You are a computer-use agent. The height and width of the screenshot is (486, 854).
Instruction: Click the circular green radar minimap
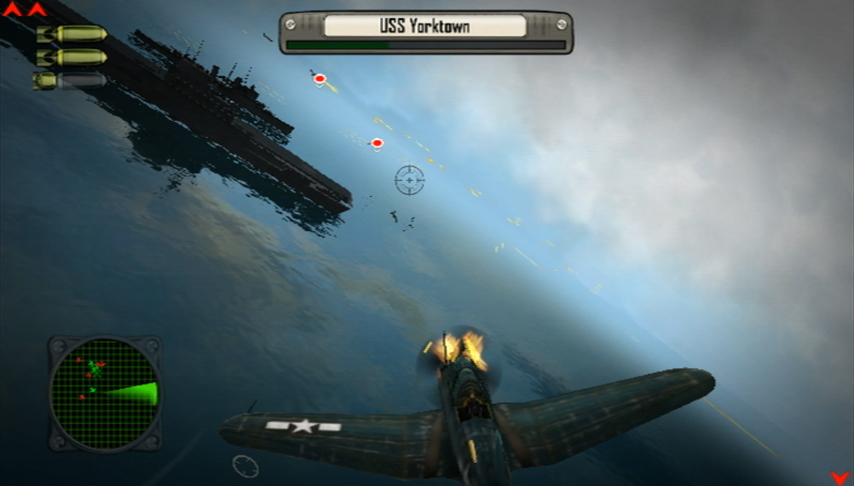[105, 393]
